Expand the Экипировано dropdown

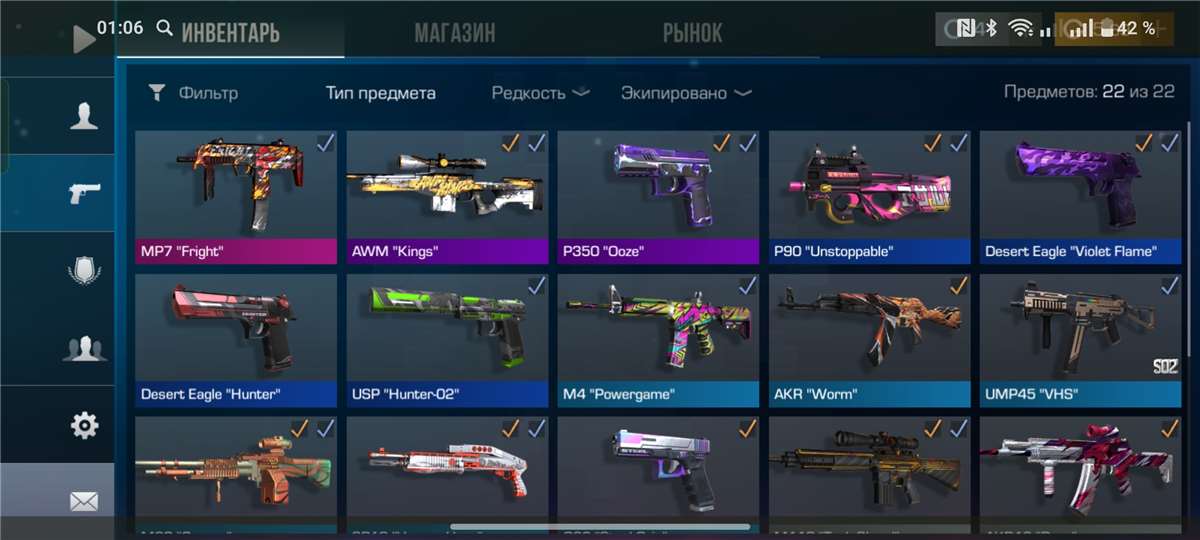click(686, 93)
